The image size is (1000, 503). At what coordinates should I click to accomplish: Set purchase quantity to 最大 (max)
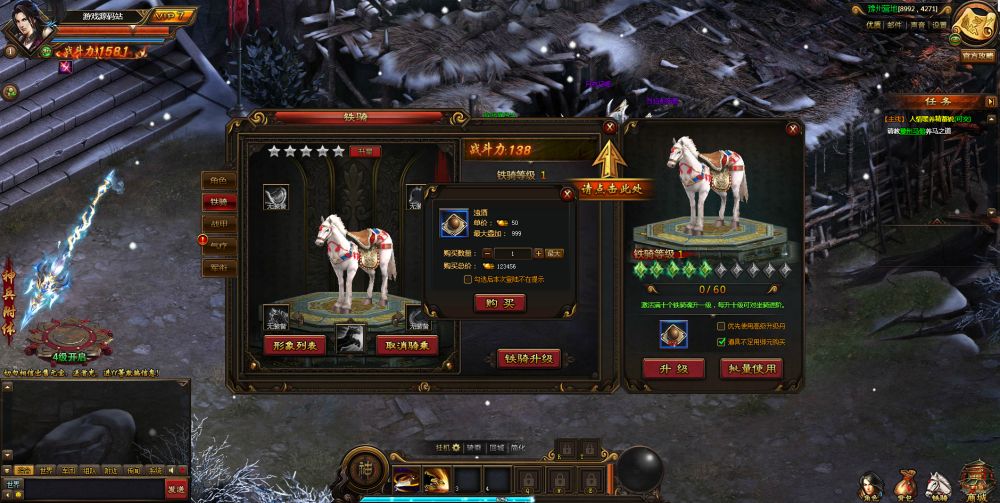pyautogui.click(x=555, y=254)
